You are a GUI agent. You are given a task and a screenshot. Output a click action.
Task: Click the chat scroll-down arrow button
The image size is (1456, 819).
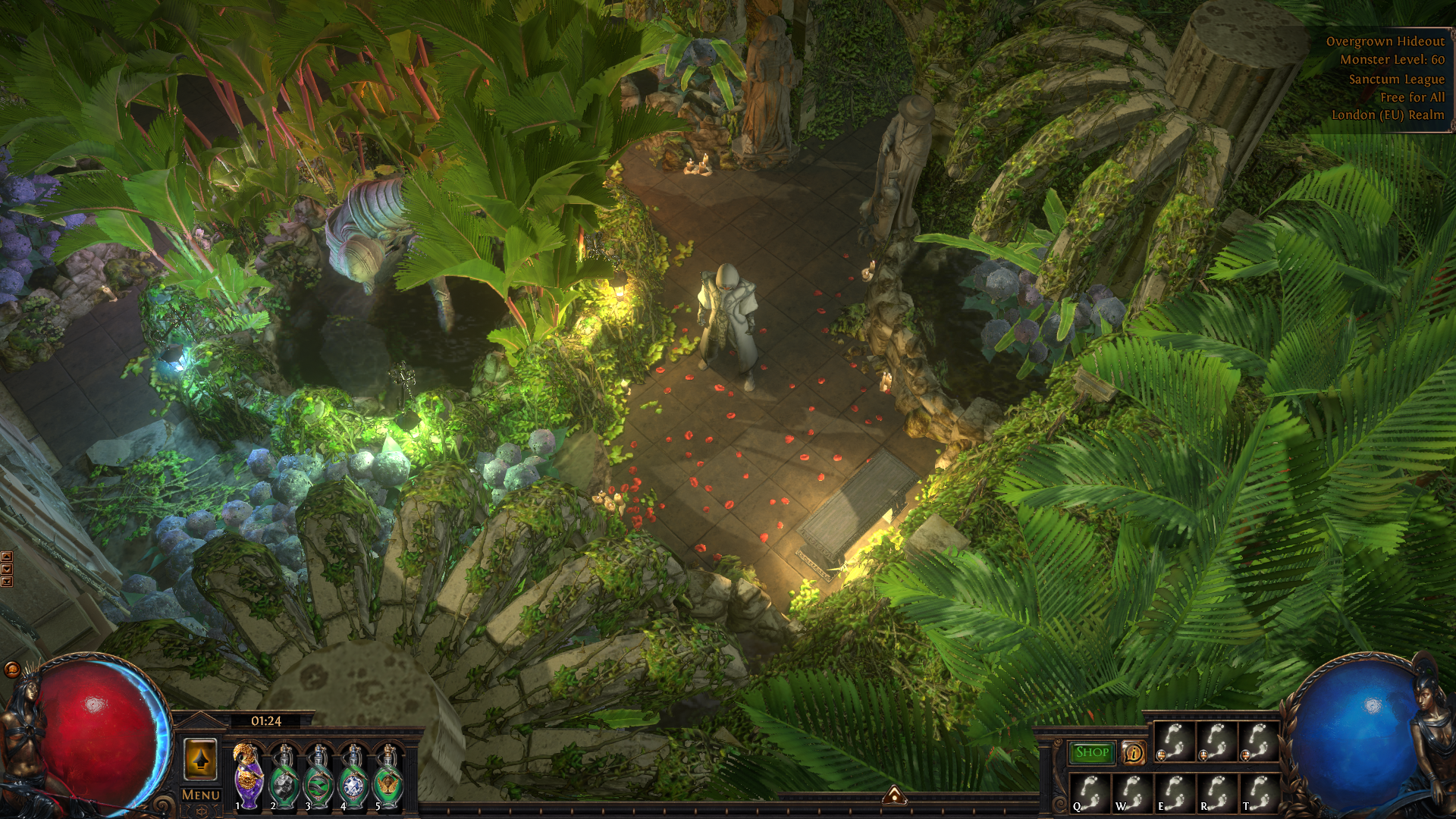tap(7, 570)
